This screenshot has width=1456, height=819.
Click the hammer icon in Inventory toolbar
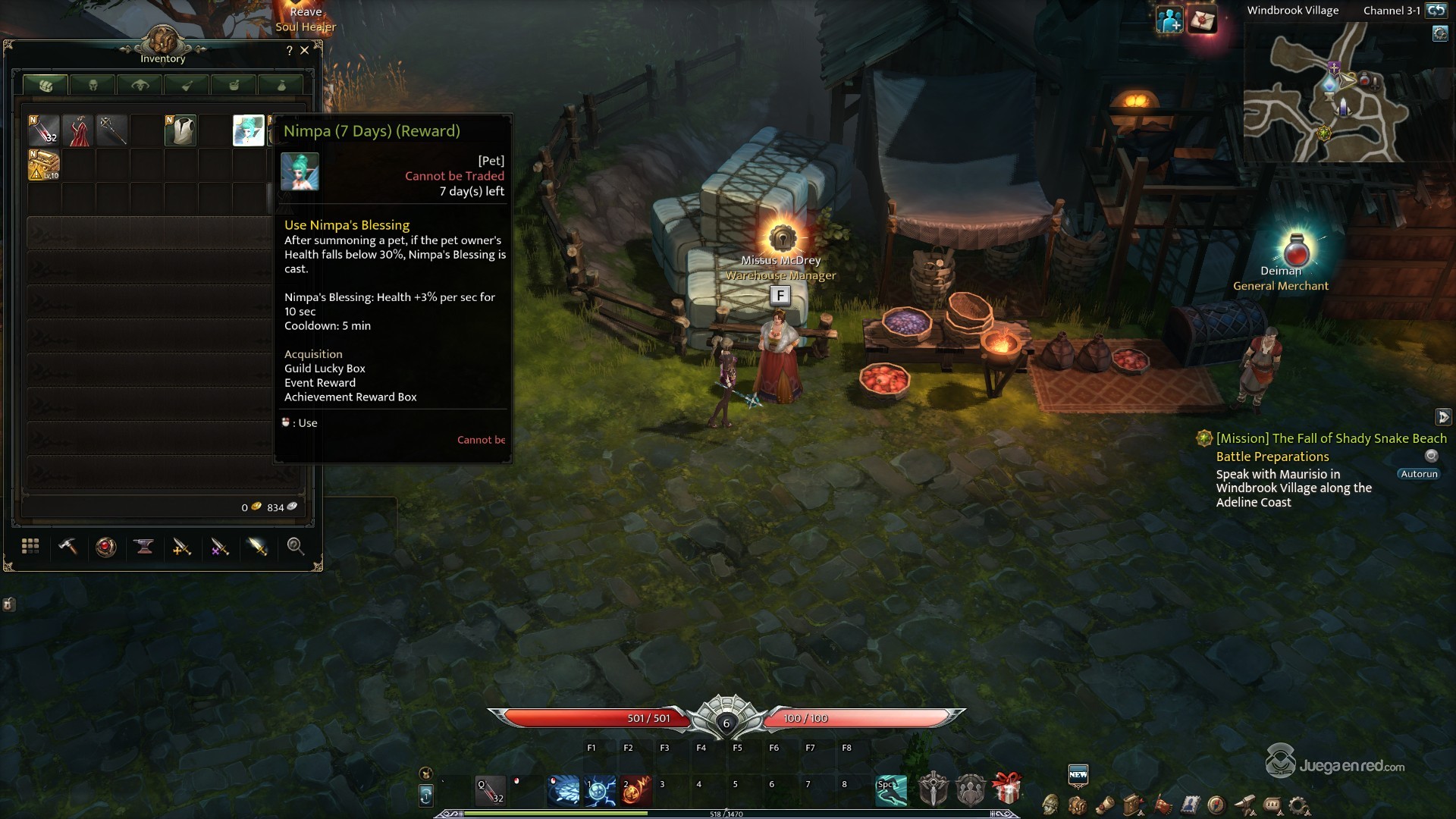[68, 547]
